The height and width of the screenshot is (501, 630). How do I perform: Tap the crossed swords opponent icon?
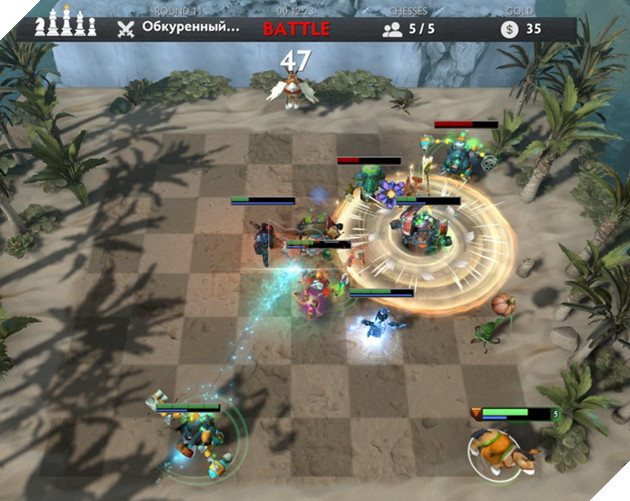tap(125, 28)
